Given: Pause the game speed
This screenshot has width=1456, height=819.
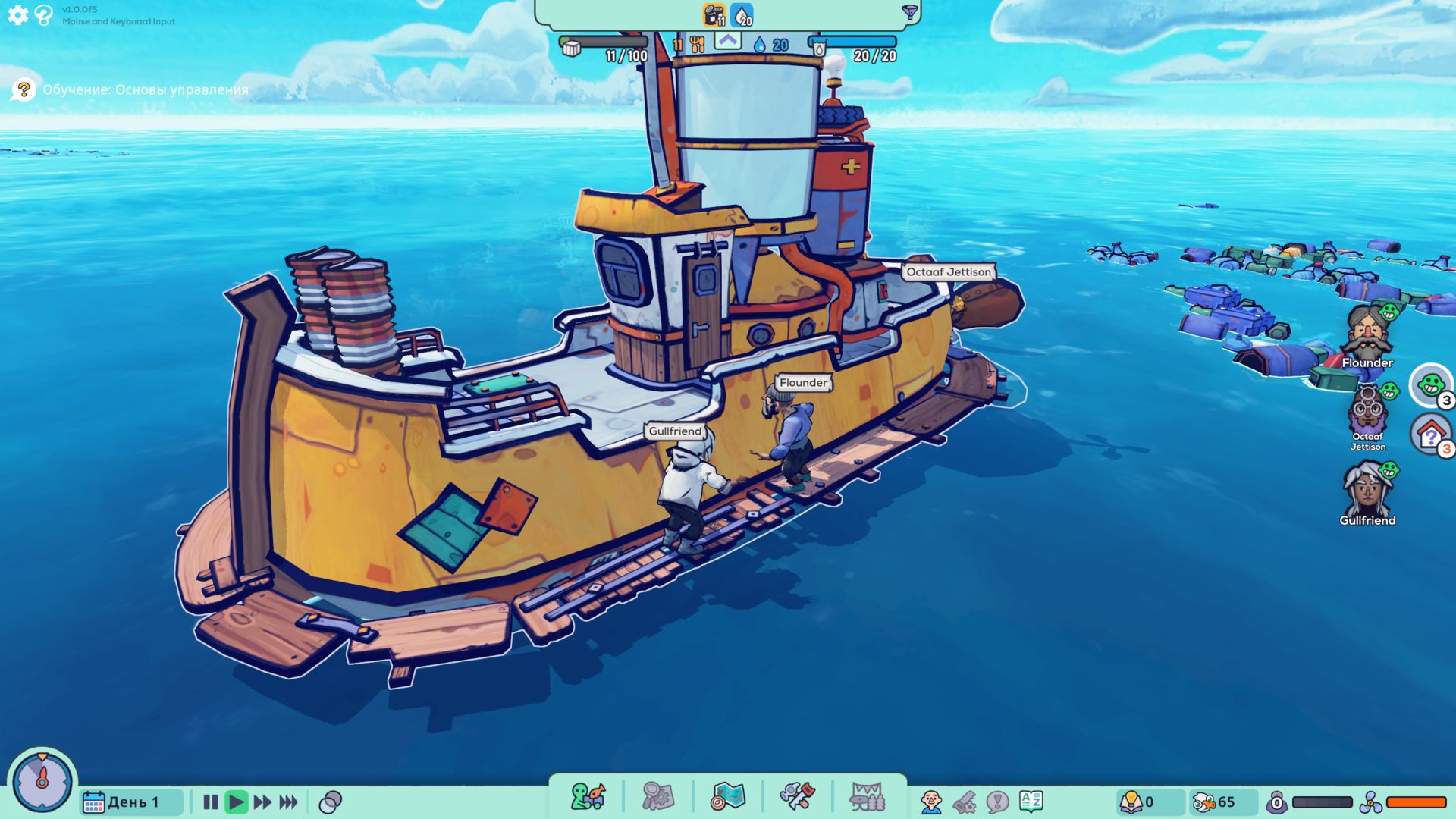Looking at the screenshot, I should [211, 802].
